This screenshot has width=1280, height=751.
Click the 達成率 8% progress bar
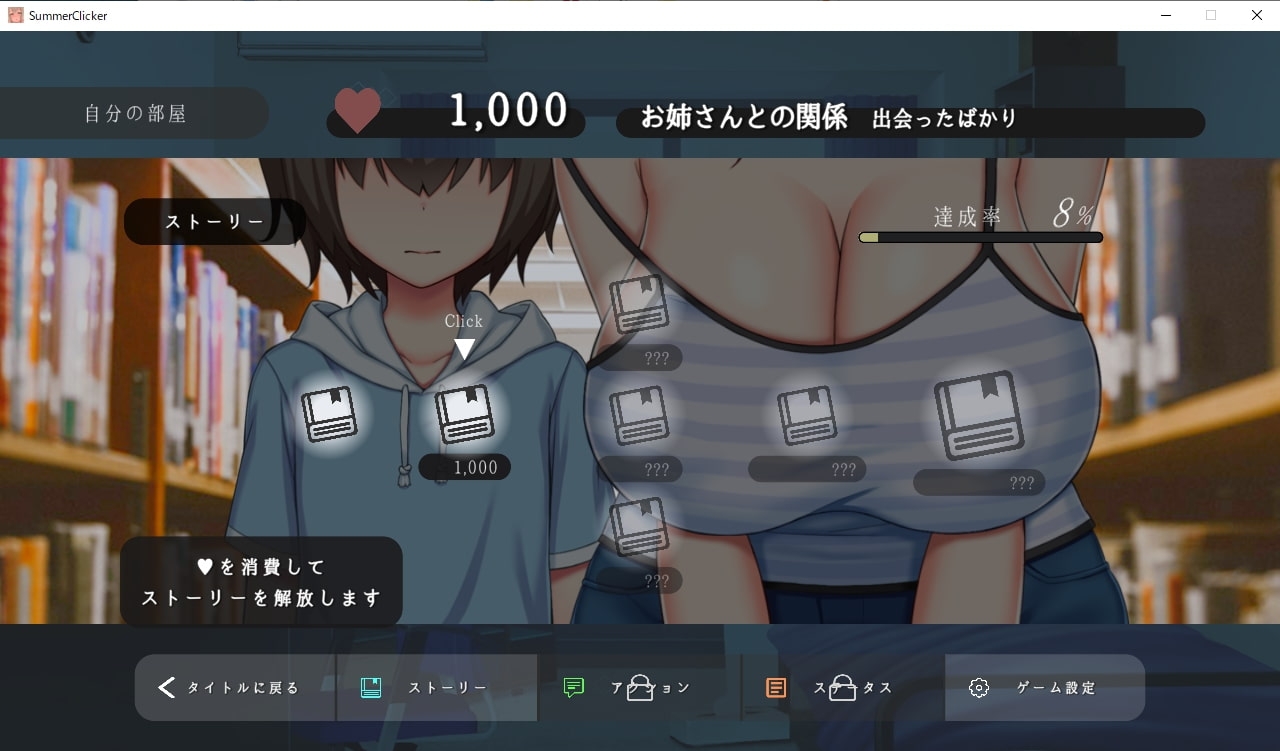980,237
